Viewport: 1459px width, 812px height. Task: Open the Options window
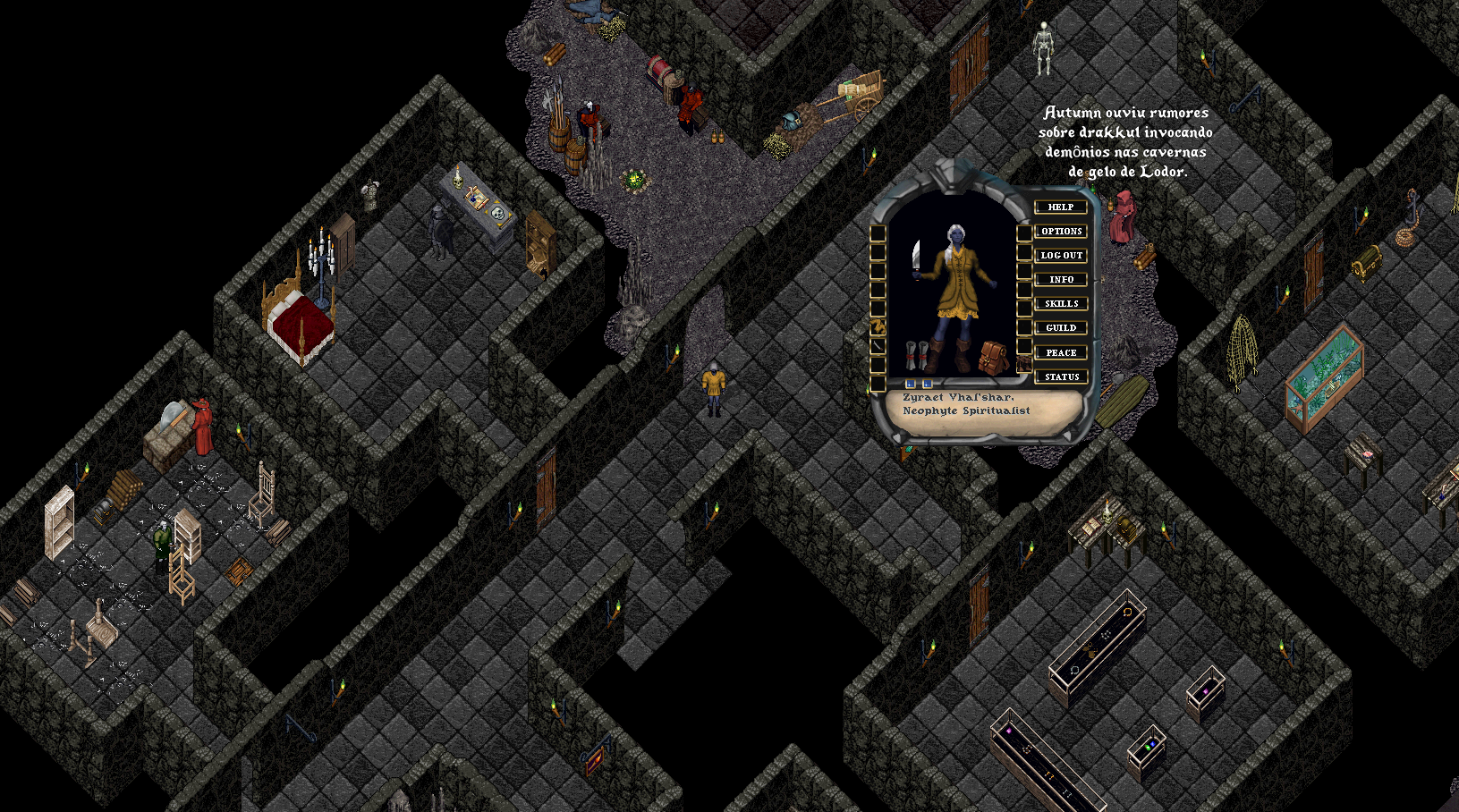(x=1061, y=232)
